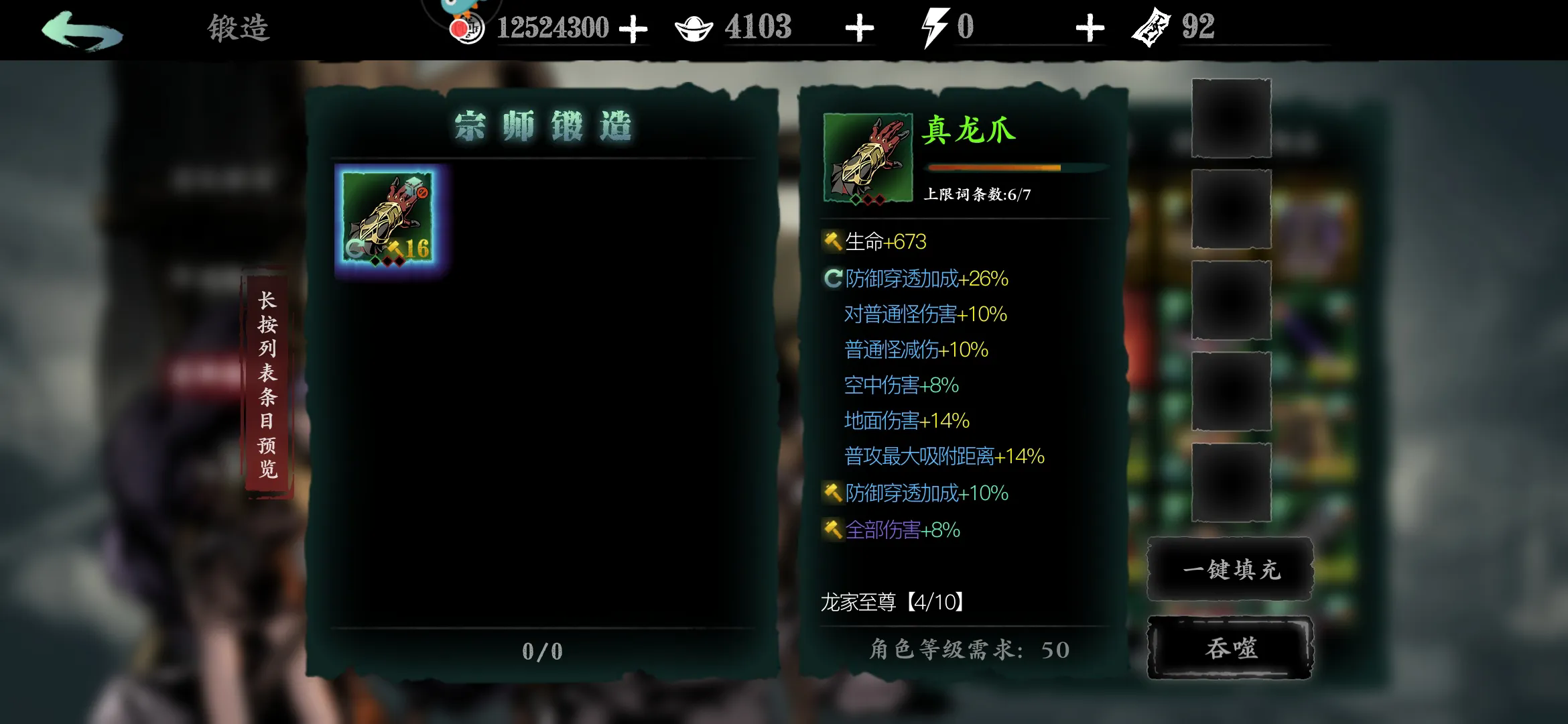The height and width of the screenshot is (724, 1568).
Task: Click the 宗师锻造 panel header
Action: pyautogui.click(x=543, y=126)
